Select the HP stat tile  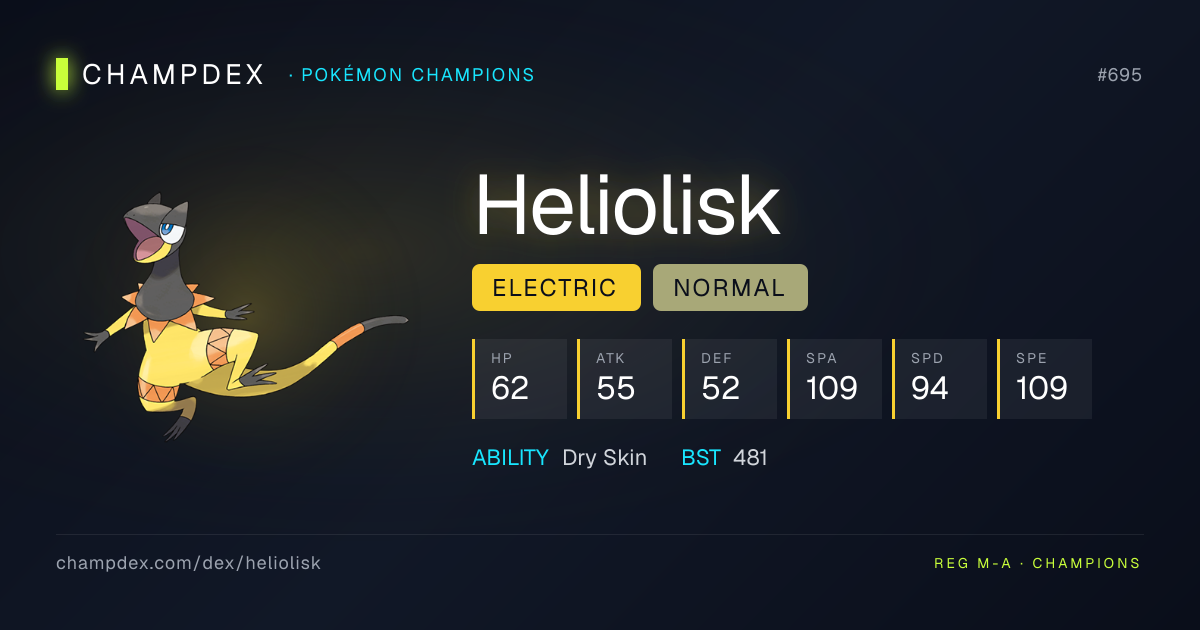click(x=519, y=379)
